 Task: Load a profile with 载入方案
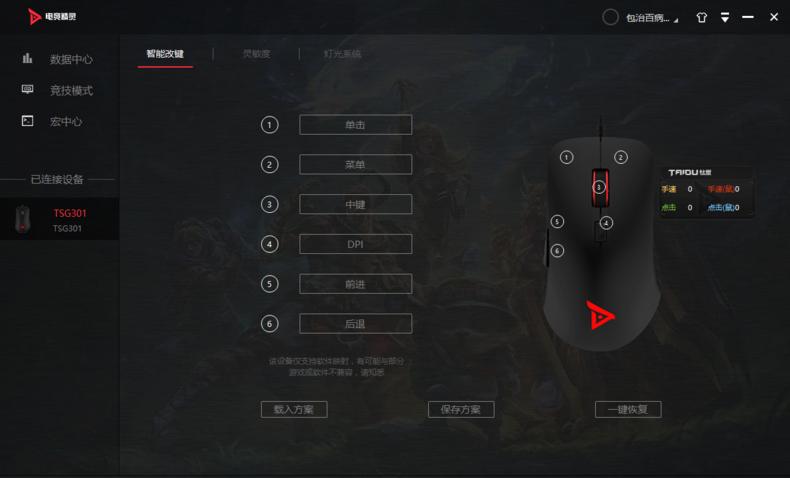pos(294,410)
